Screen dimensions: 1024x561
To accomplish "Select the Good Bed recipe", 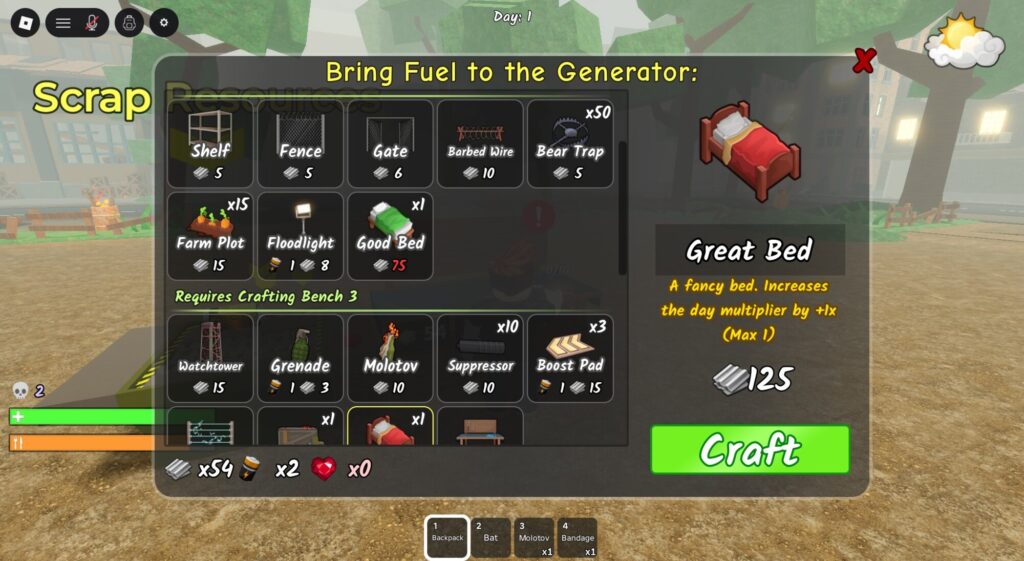I will (x=390, y=236).
